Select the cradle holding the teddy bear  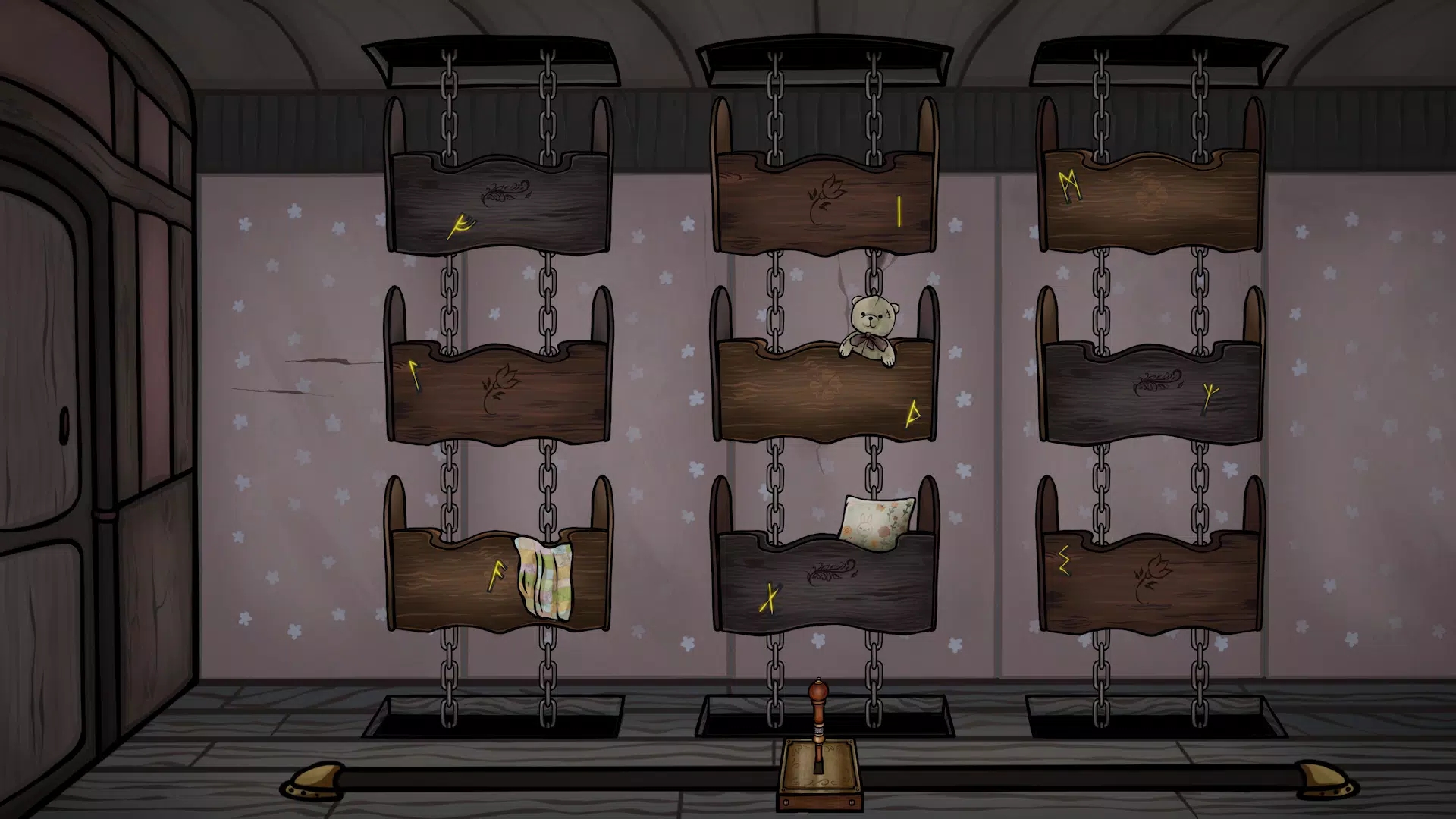click(825, 392)
